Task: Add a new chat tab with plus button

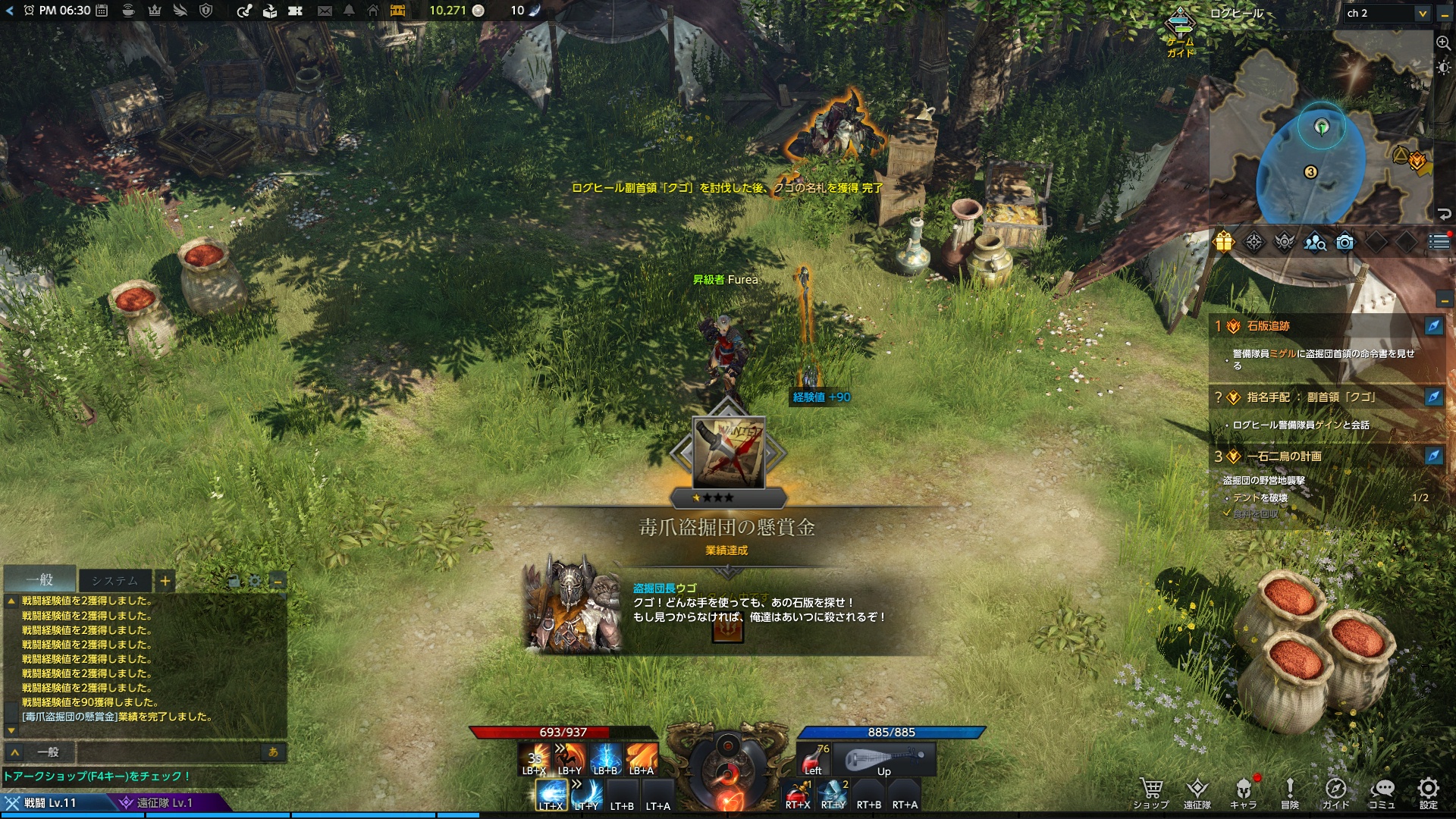Action: coord(165,582)
